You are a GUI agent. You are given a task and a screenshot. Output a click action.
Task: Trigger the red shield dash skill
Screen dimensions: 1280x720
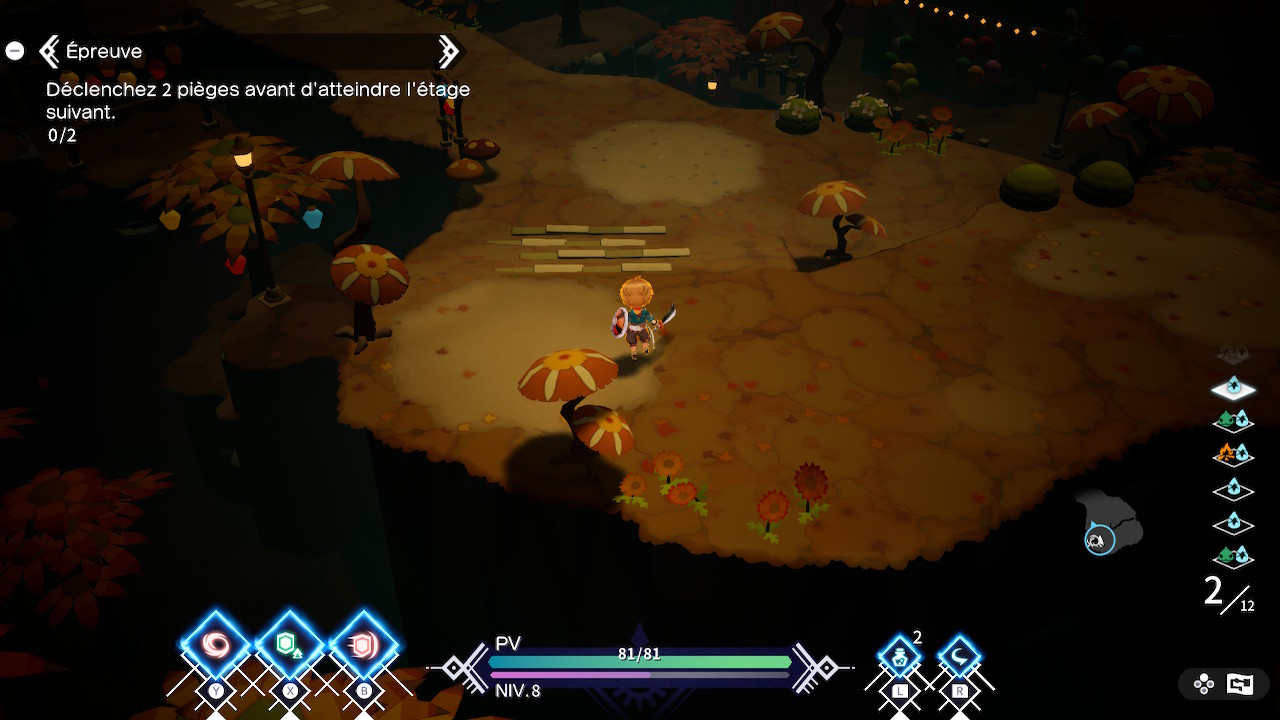(x=363, y=646)
